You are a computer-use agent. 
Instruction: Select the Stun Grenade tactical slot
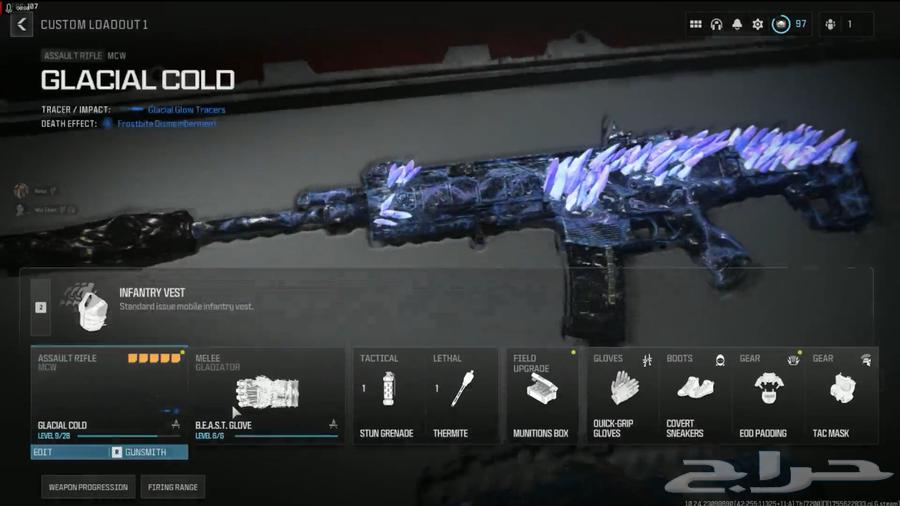[x=387, y=394]
